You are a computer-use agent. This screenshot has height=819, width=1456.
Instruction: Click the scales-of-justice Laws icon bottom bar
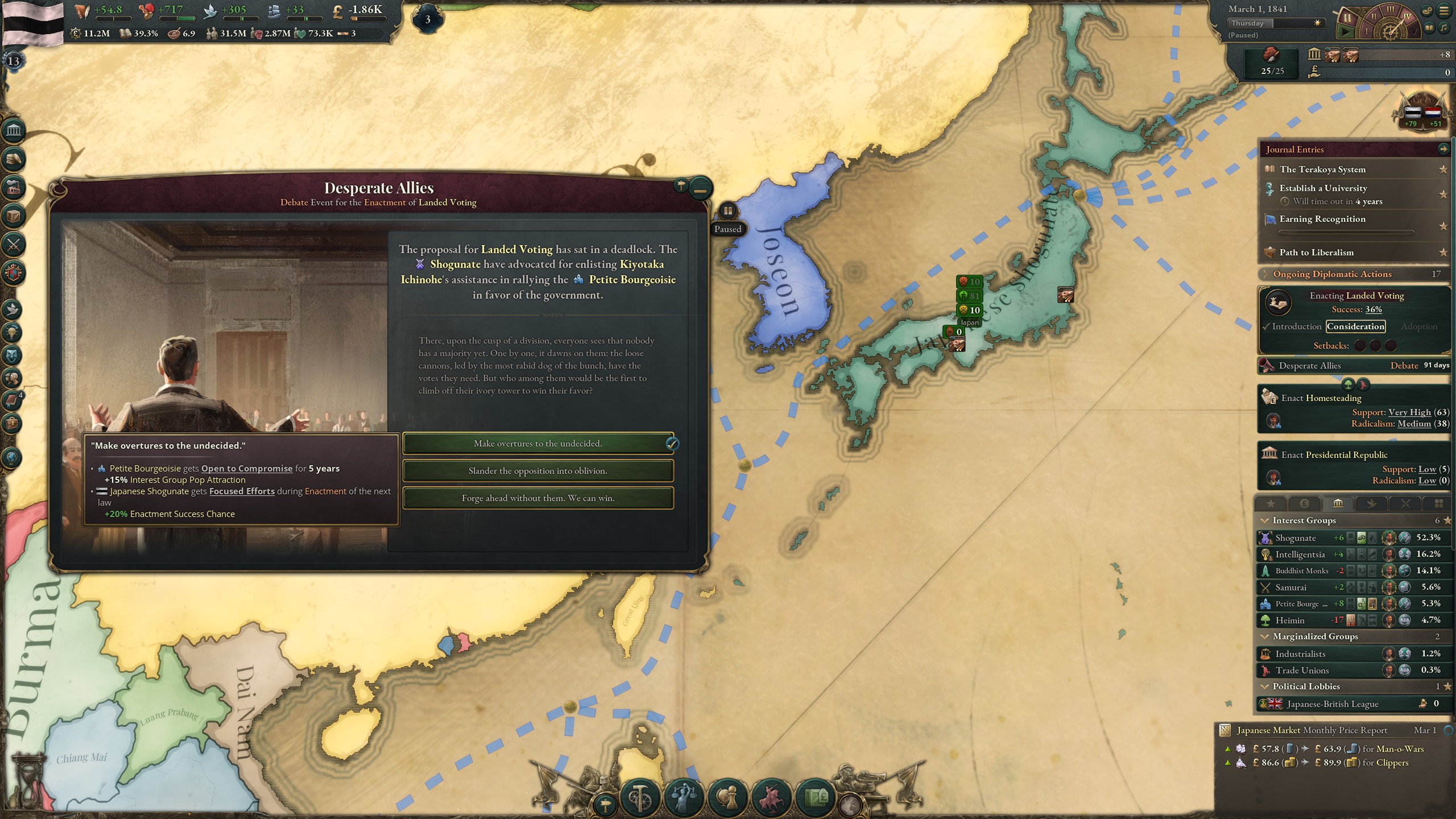(685, 798)
